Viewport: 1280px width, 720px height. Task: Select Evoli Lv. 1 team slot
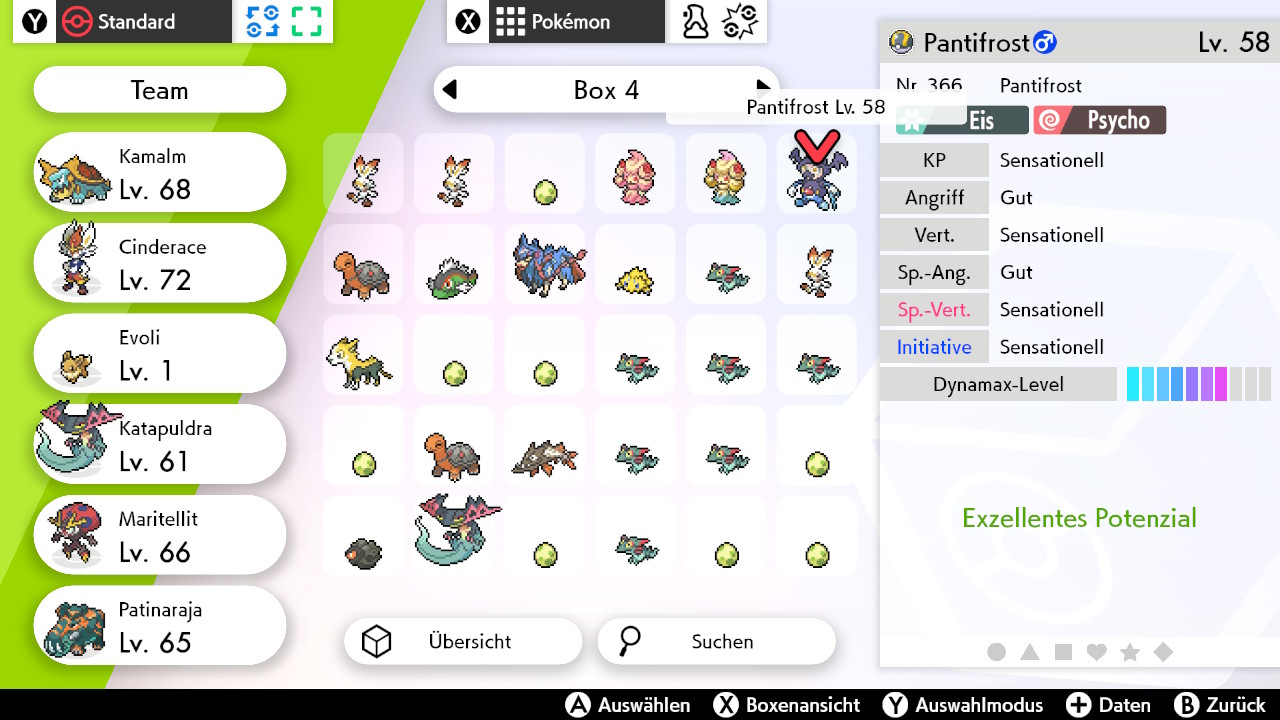(x=160, y=355)
